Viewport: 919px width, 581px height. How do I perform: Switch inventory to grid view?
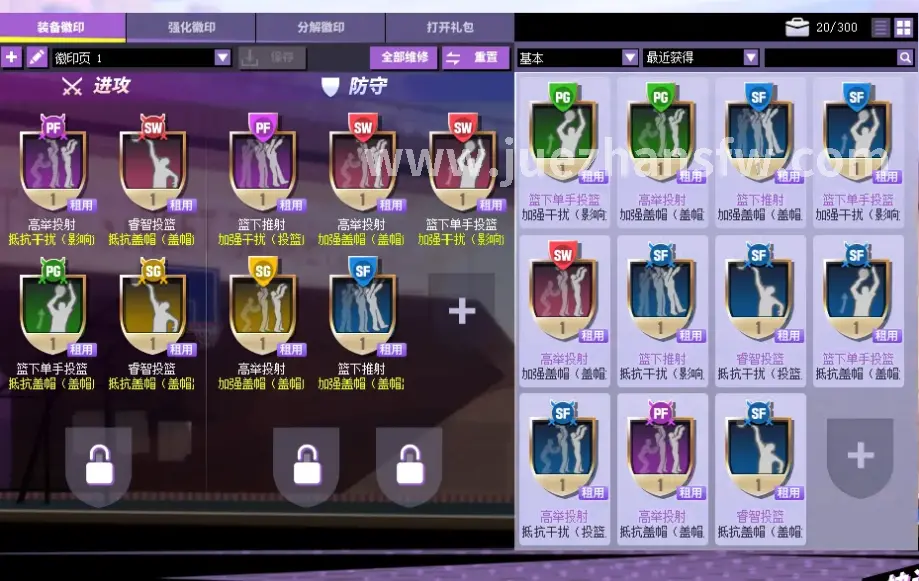pos(903,28)
